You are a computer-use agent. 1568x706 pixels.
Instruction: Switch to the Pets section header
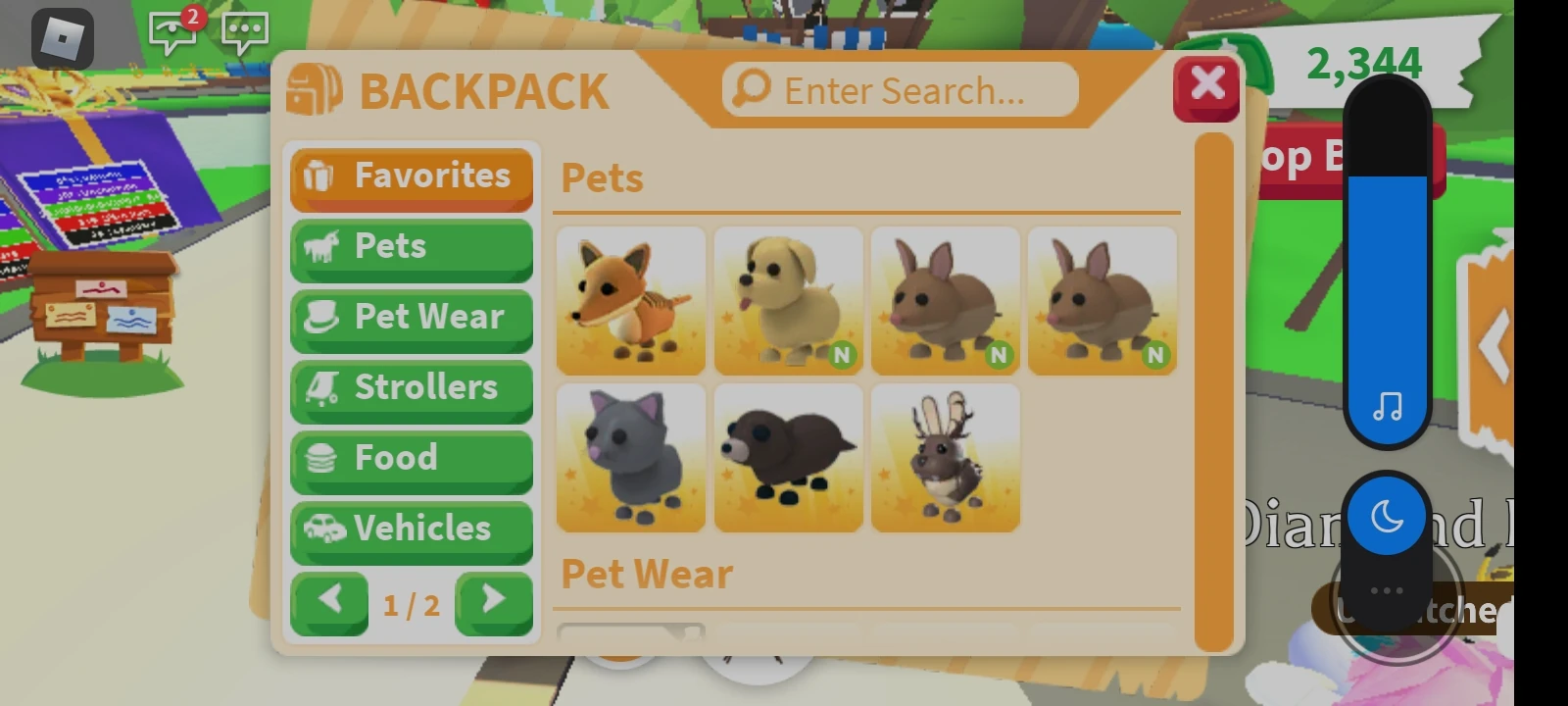[x=602, y=179]
